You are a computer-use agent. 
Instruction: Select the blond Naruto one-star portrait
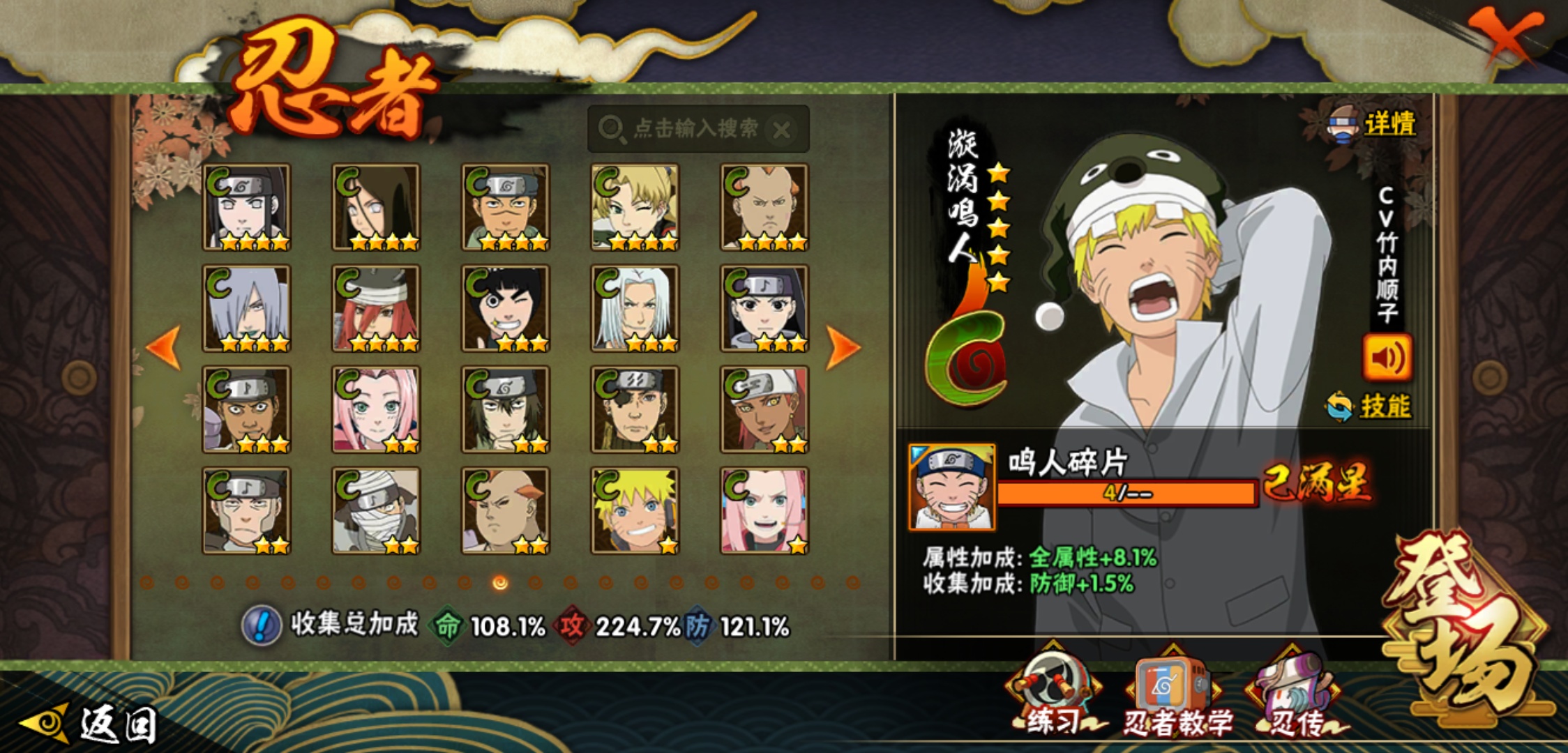pos(635,510)
